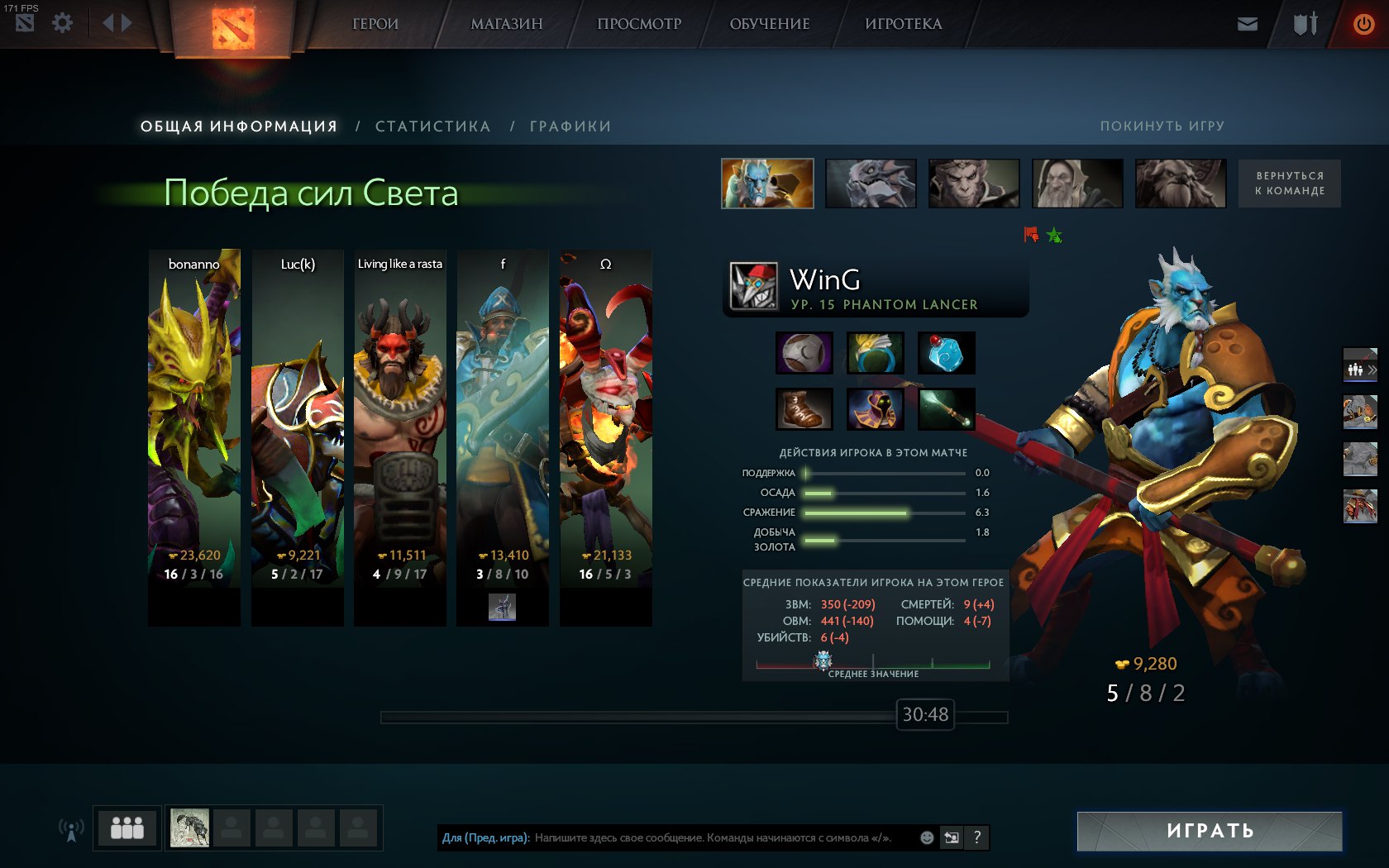The image size is (1389, 868).
Task: Open the chat emoticon picker
Action: (x=927, y=837)
